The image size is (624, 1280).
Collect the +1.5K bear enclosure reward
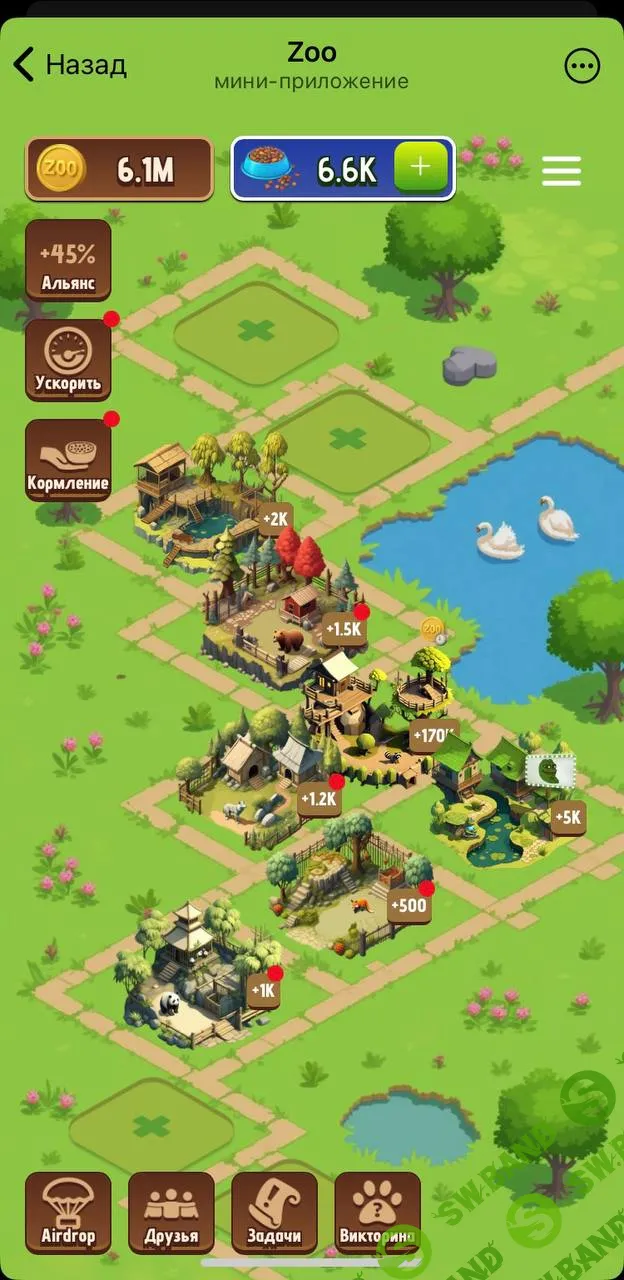coord(343,629)
